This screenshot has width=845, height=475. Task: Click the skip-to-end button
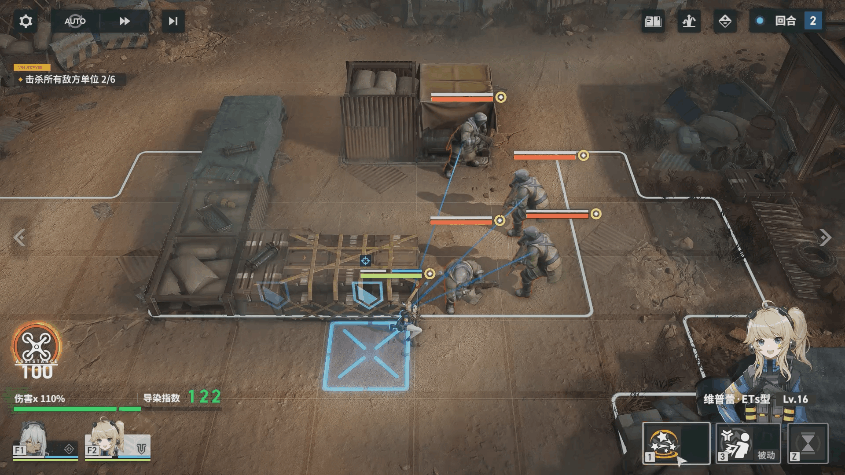tap(173, 21)
